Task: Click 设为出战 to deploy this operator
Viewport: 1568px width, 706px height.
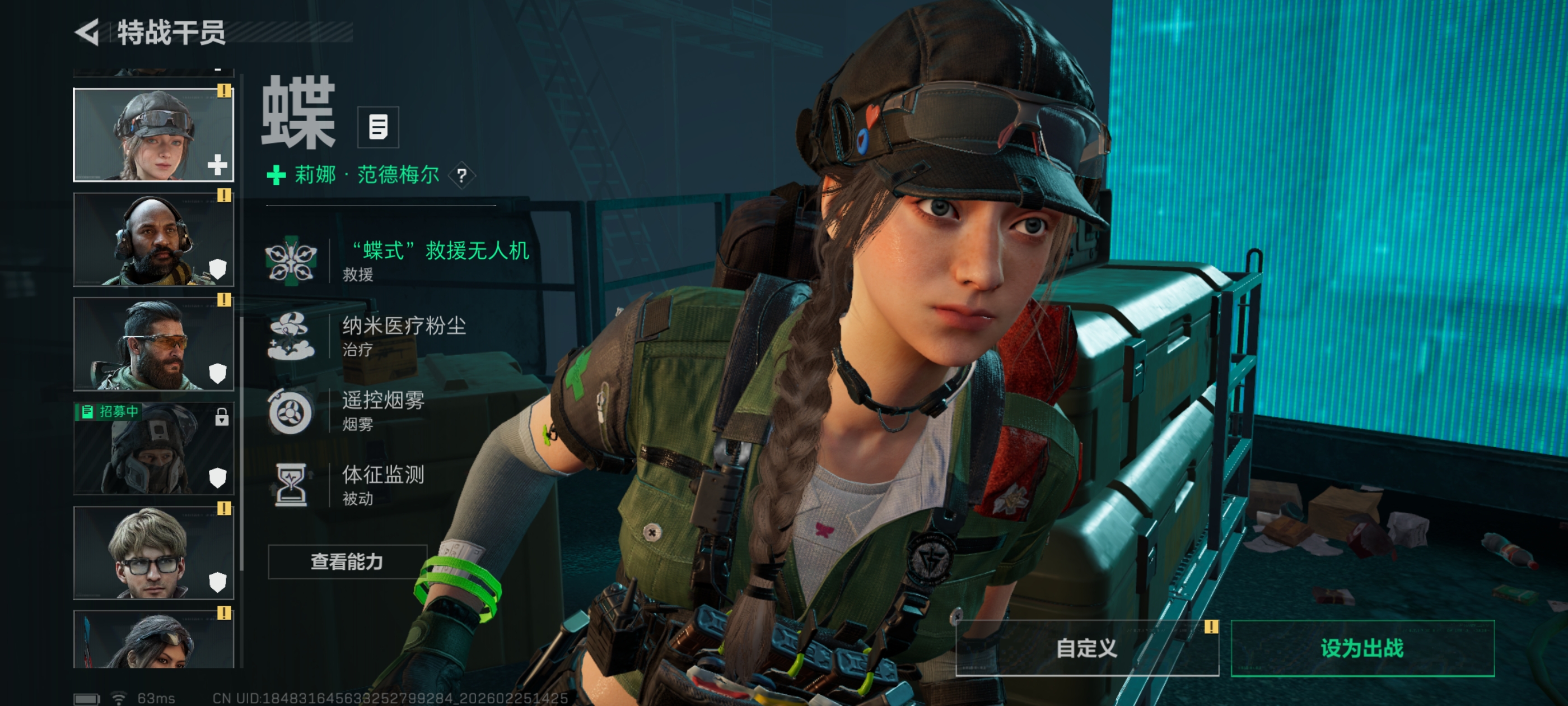Action: pos(1362,648)
